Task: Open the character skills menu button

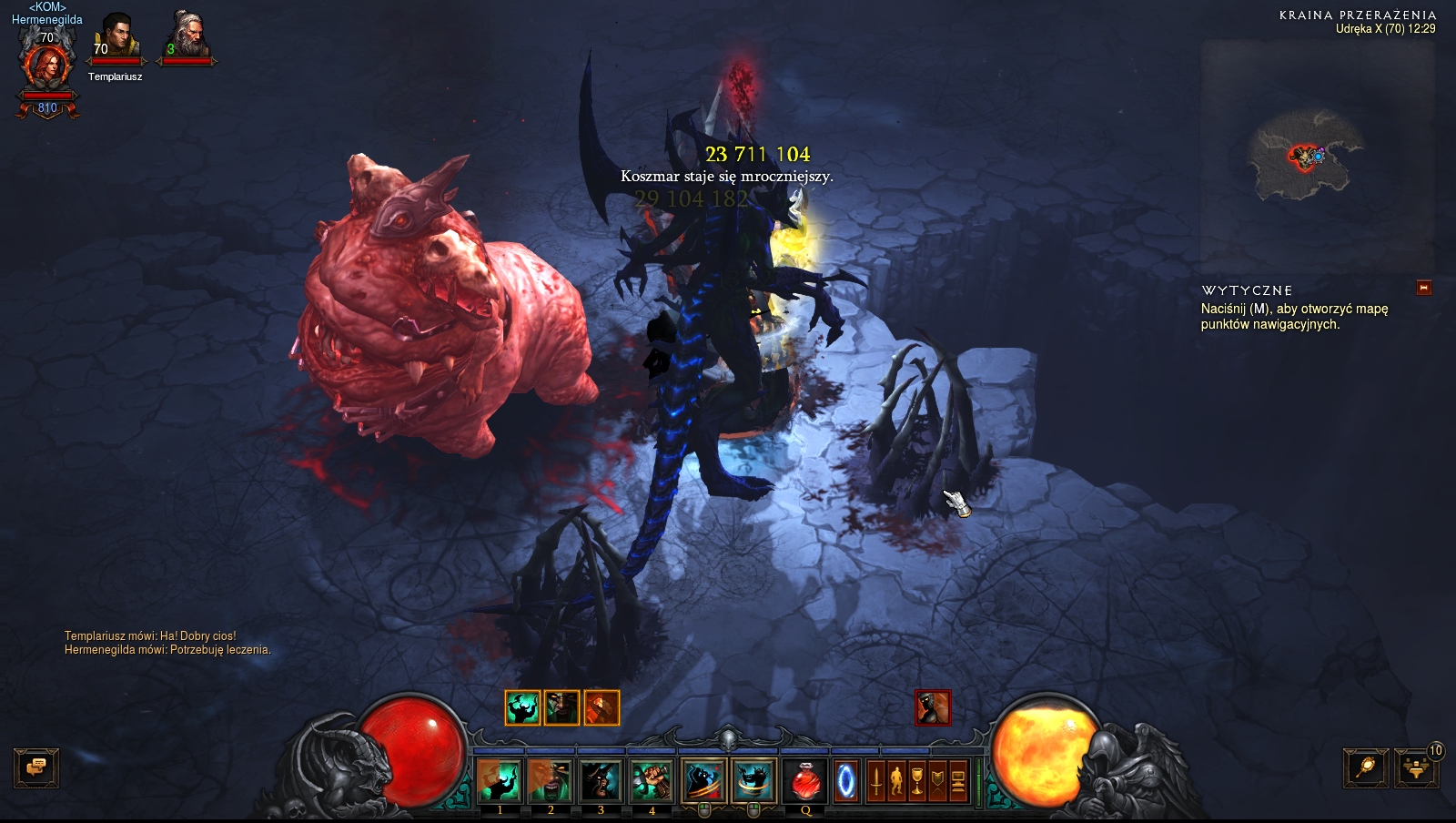Action: 896,781
